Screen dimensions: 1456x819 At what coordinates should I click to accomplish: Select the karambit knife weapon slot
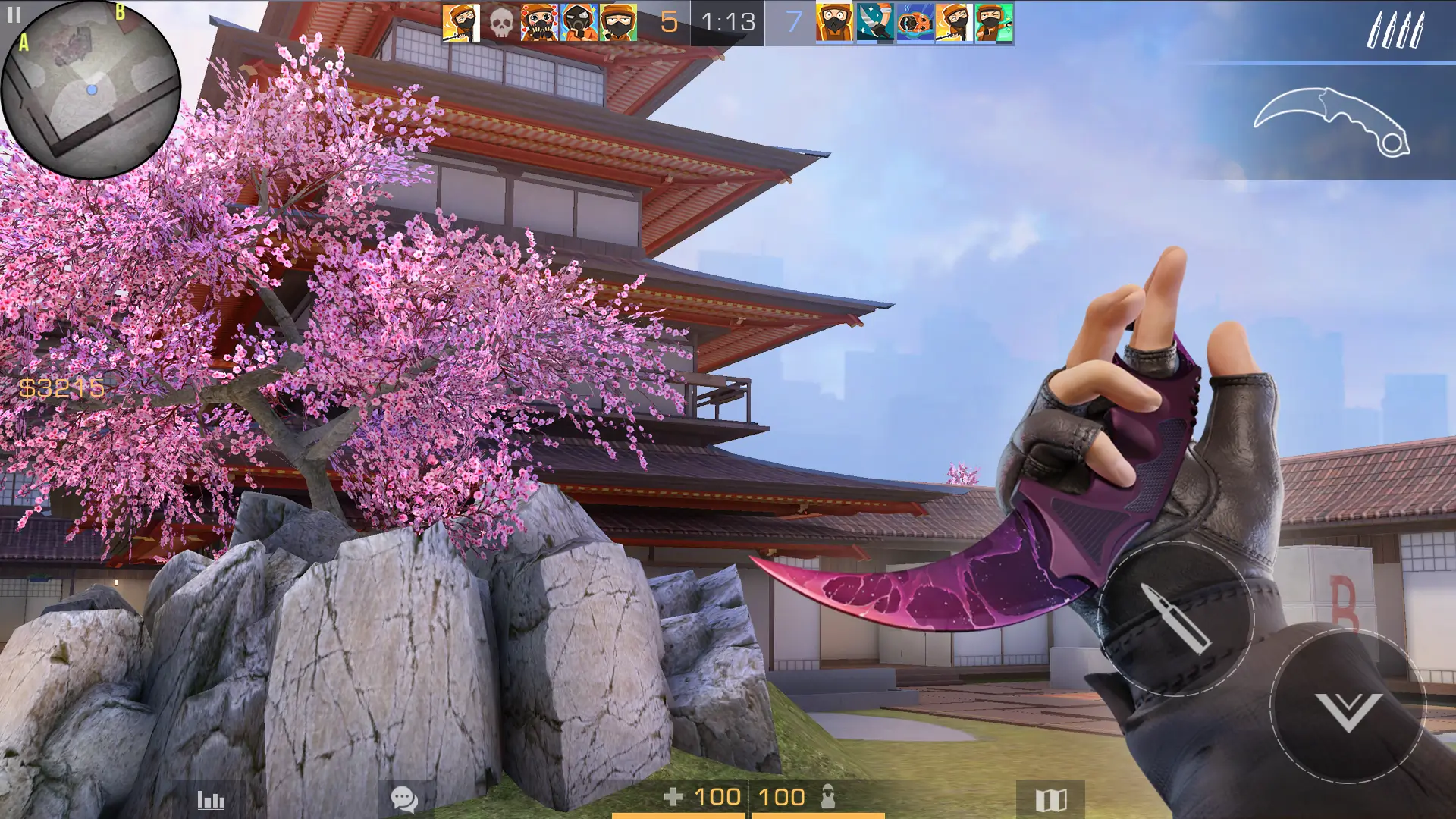[1332, 123]
